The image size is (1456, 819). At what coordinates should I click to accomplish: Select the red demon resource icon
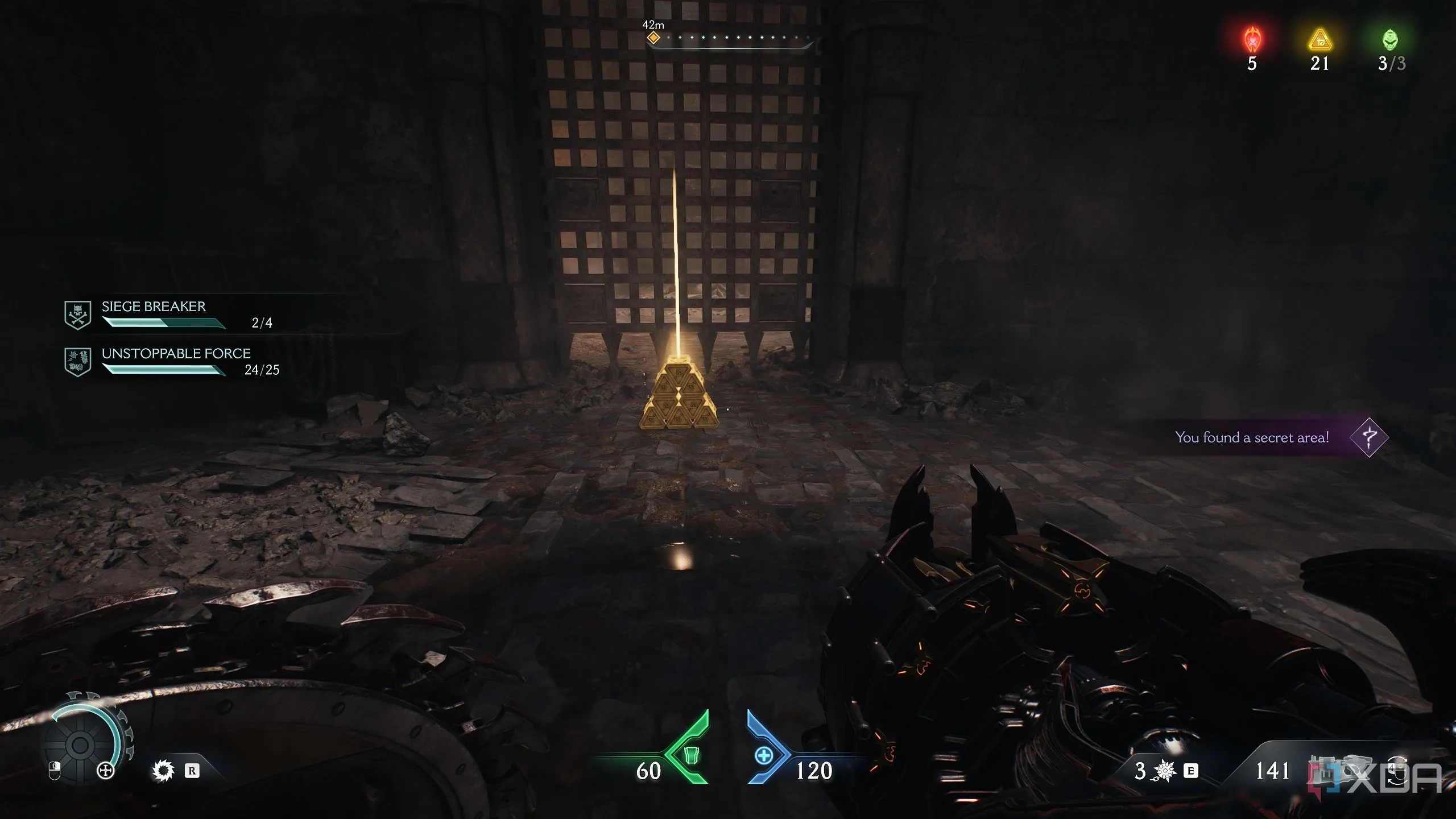tap(1252, 41)
